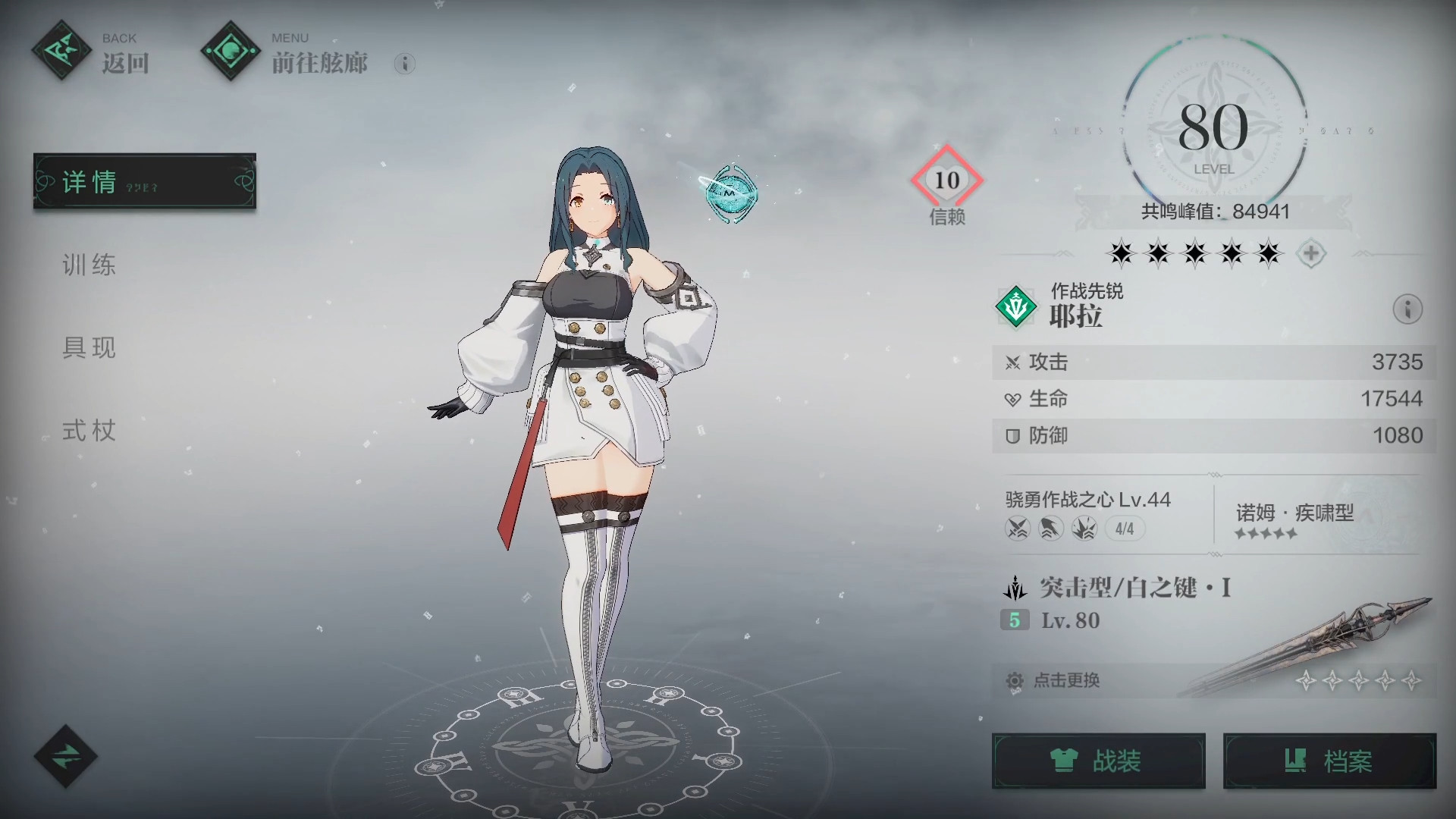The image size is (1456, 819).
Task: Open the 战装 outfit screen
Action: pyautogui.click(x=1098, y=761)
